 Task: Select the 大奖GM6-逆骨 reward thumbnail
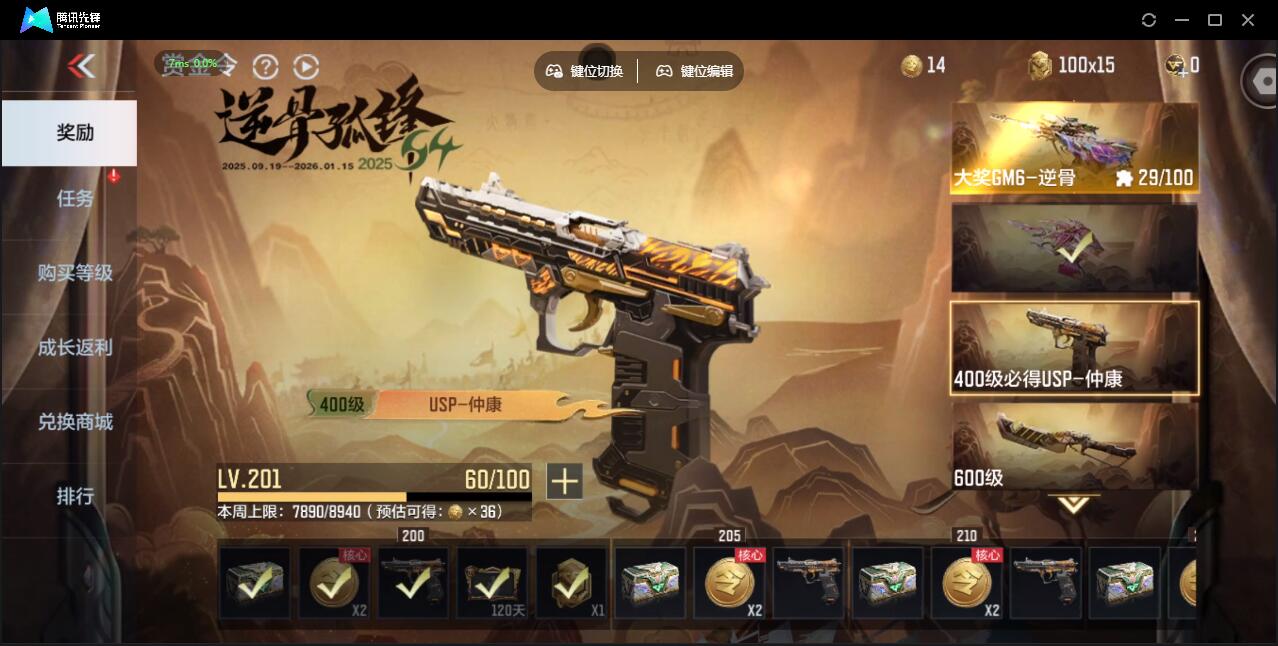pyautogui.click(x=1074, y=148)
